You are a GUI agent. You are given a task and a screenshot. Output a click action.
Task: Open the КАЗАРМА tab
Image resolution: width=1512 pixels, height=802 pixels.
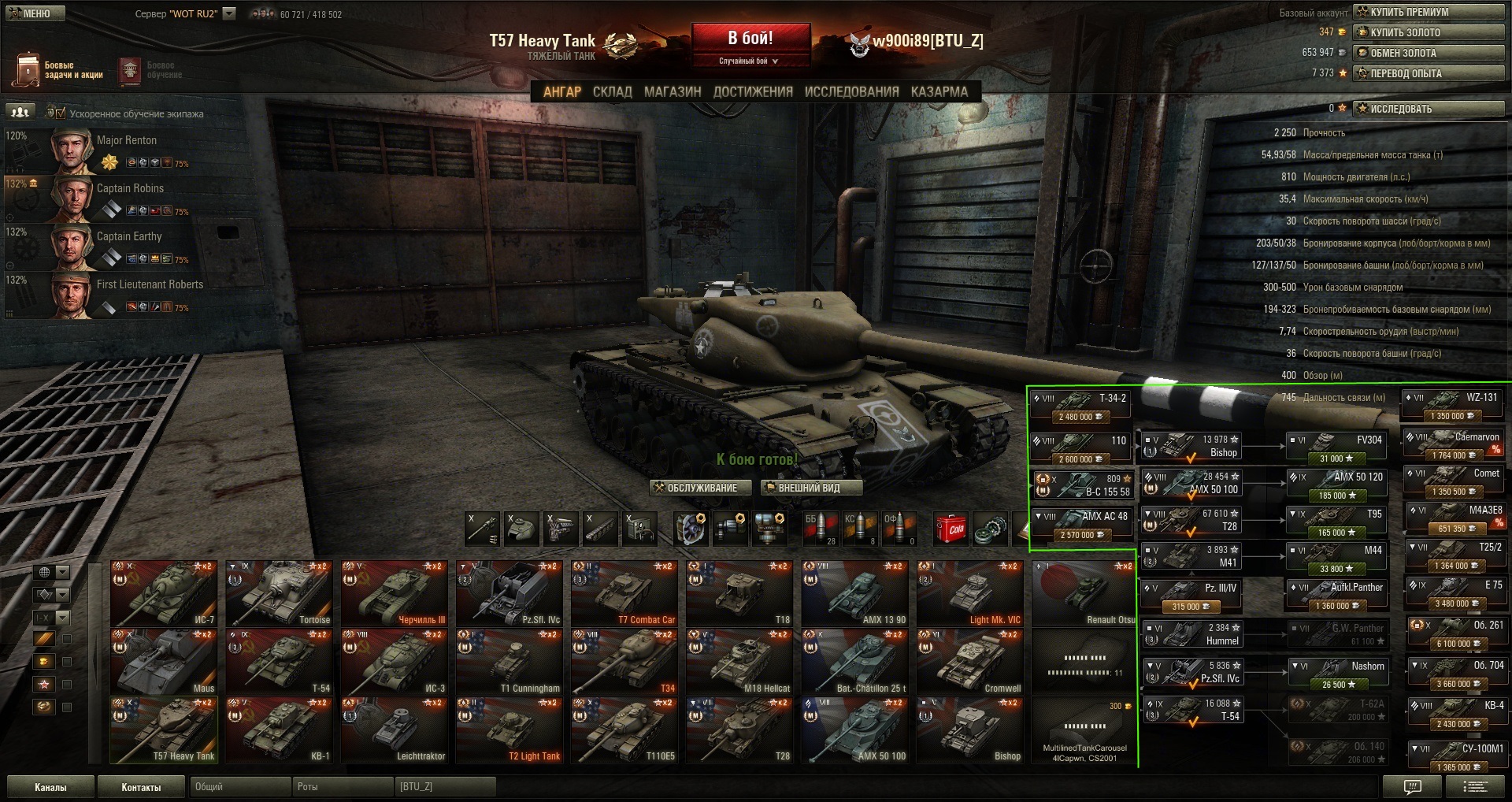click(939, 92)
